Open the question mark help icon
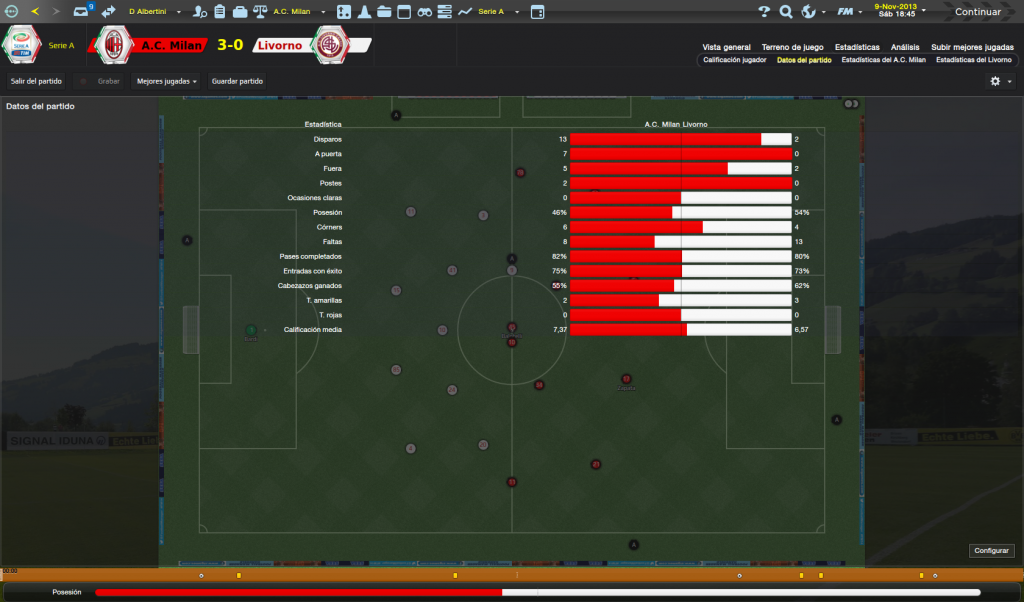The width and height of the screenshot is (1024, 602). 764,12
